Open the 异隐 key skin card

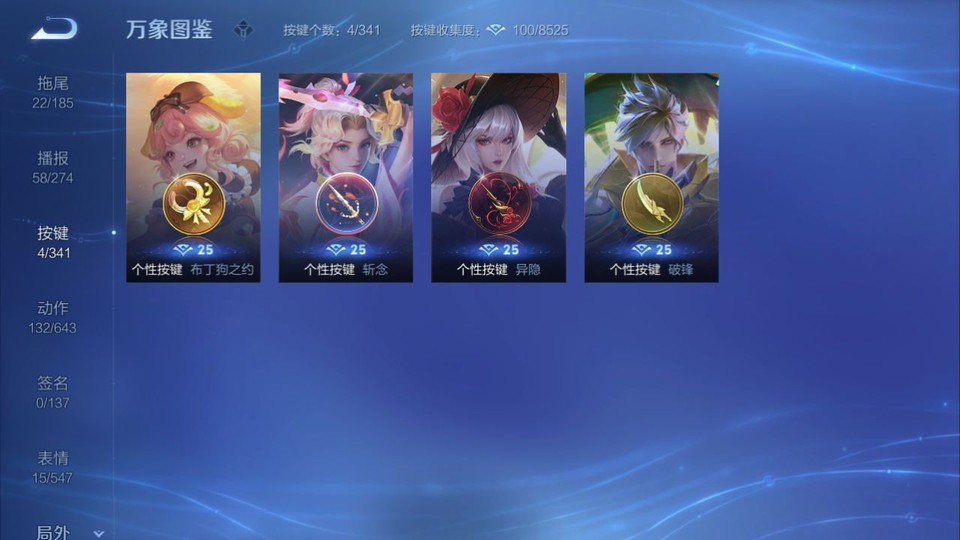[x=498, y=177]
